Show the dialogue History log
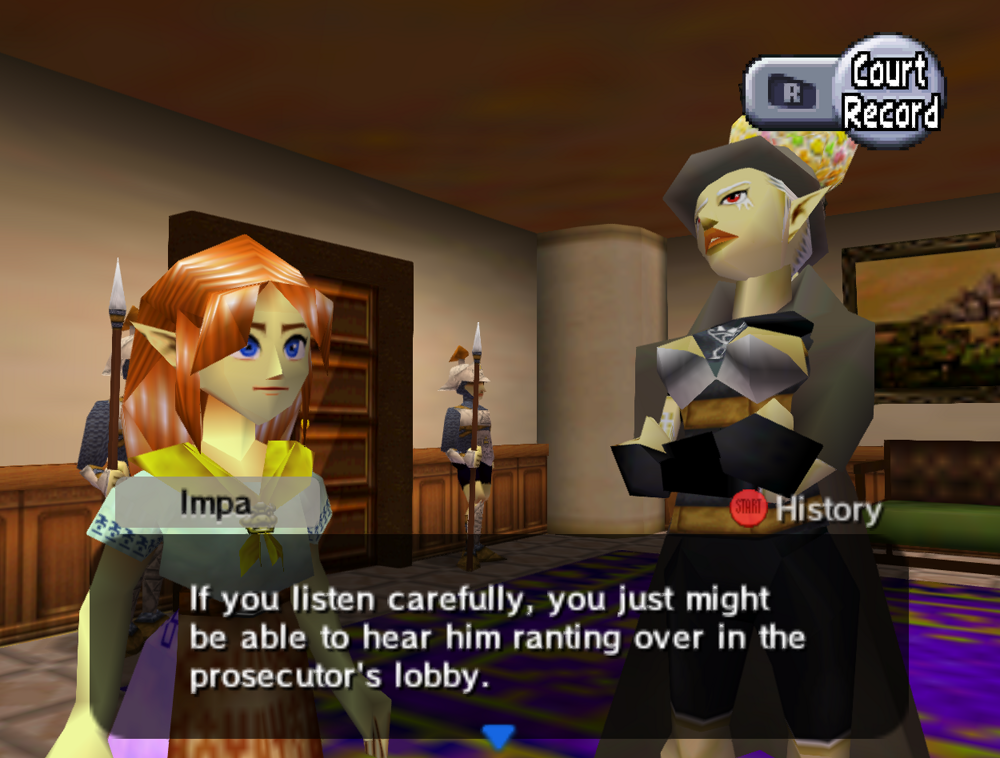The image size is (1000, 758). coord(806,510)
